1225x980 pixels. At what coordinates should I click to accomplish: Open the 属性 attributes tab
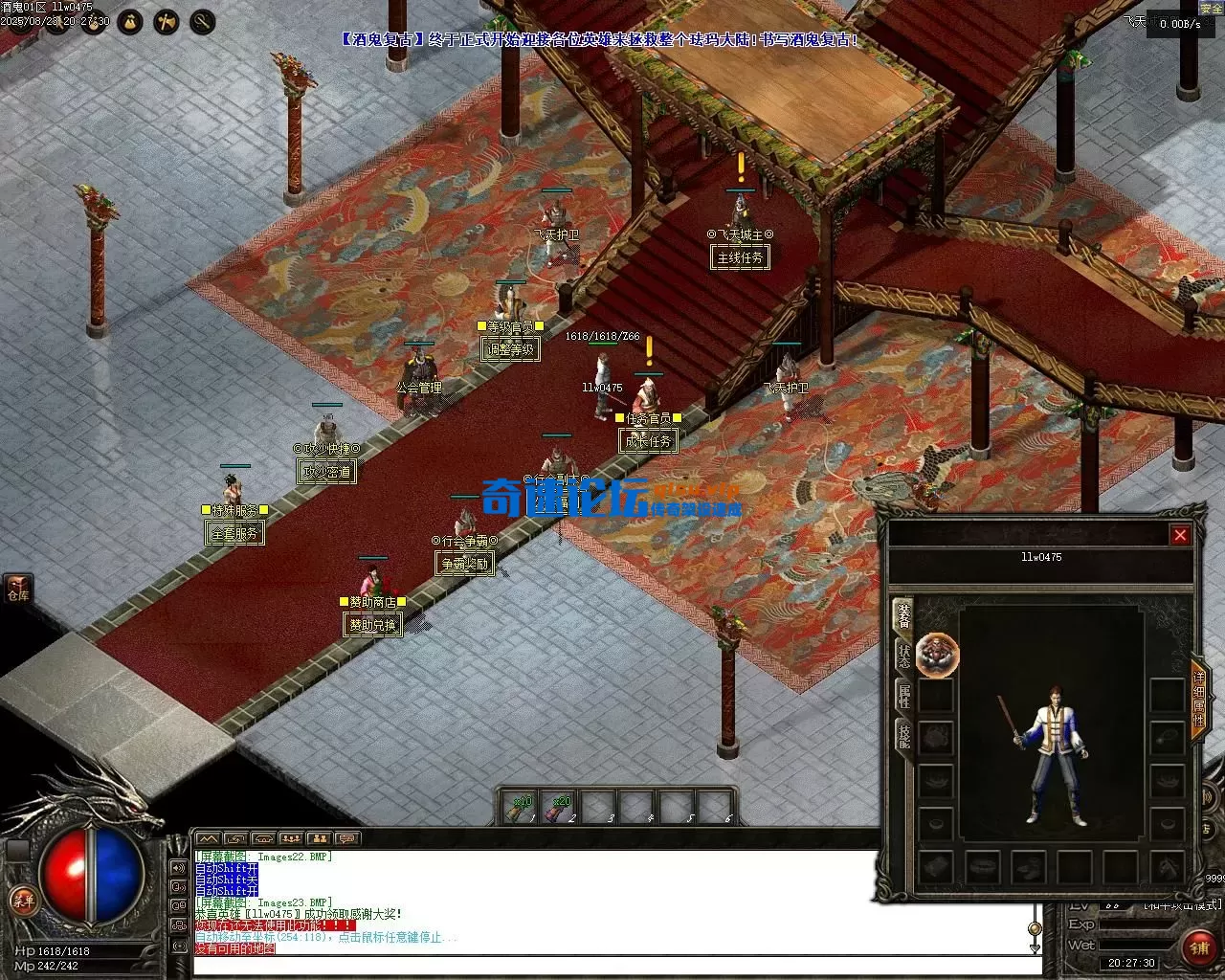click(x=903, y=696)
